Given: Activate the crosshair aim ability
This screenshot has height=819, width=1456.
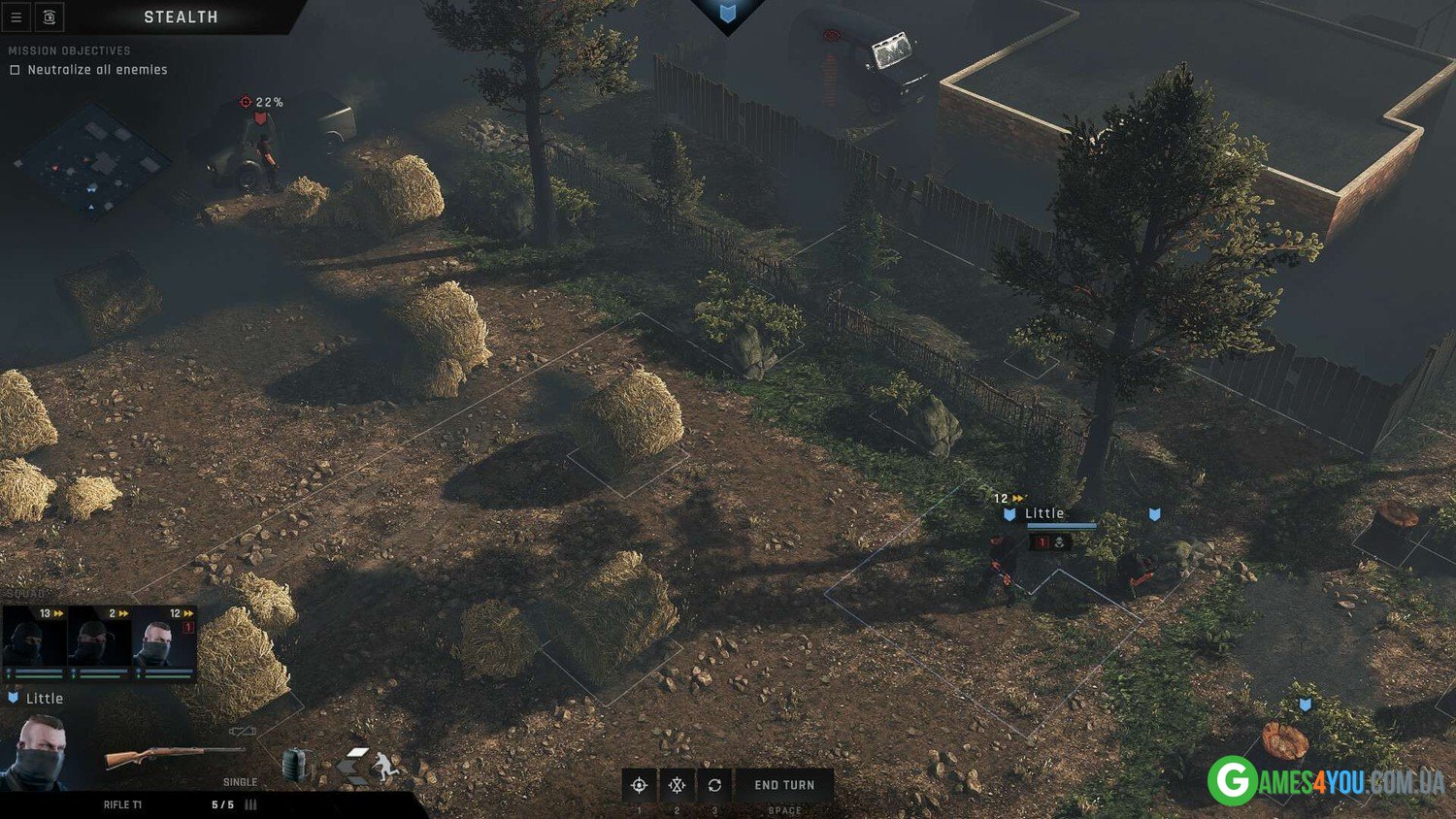Looking at the screenshot, I should pyautogui.click(x=639, y=785).
